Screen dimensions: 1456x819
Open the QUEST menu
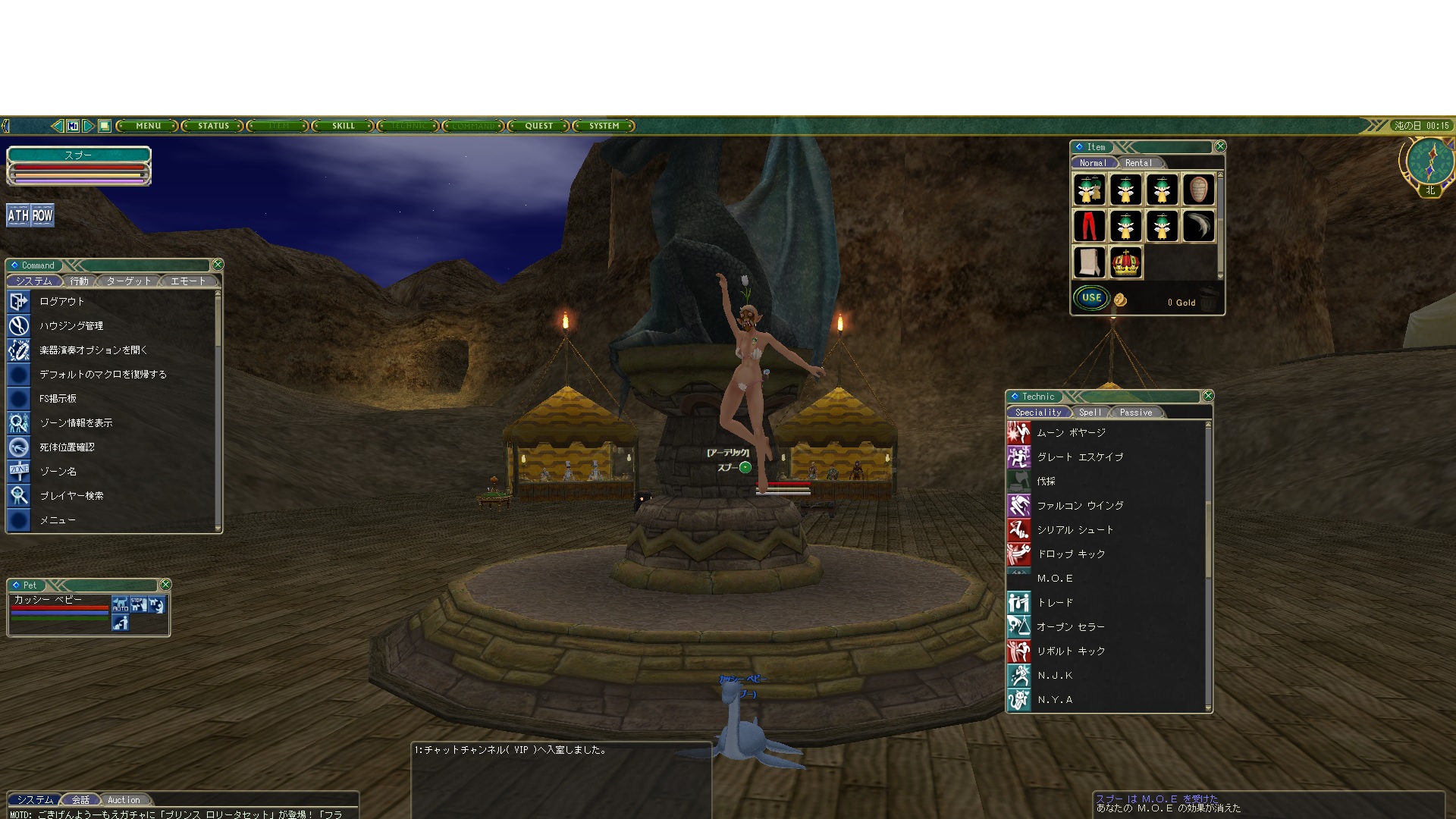pos(539,126)
